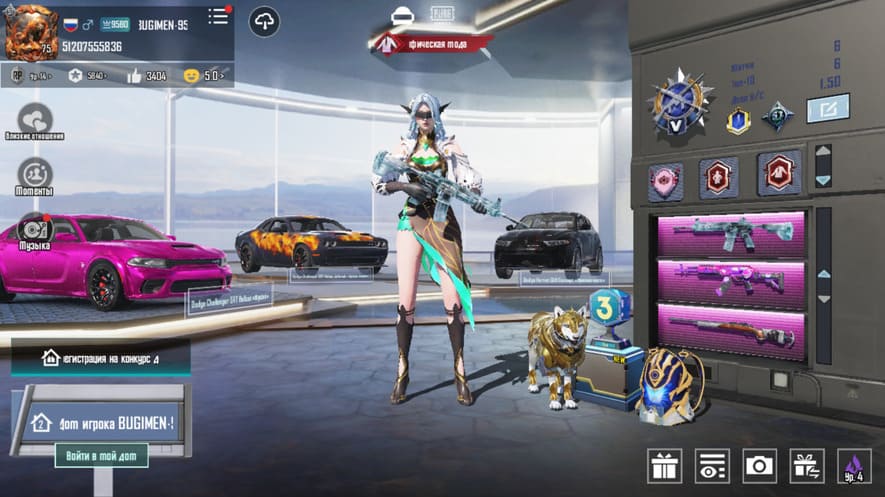
Task: Click the Войти в мой дом button
Action: coord(101,456)
